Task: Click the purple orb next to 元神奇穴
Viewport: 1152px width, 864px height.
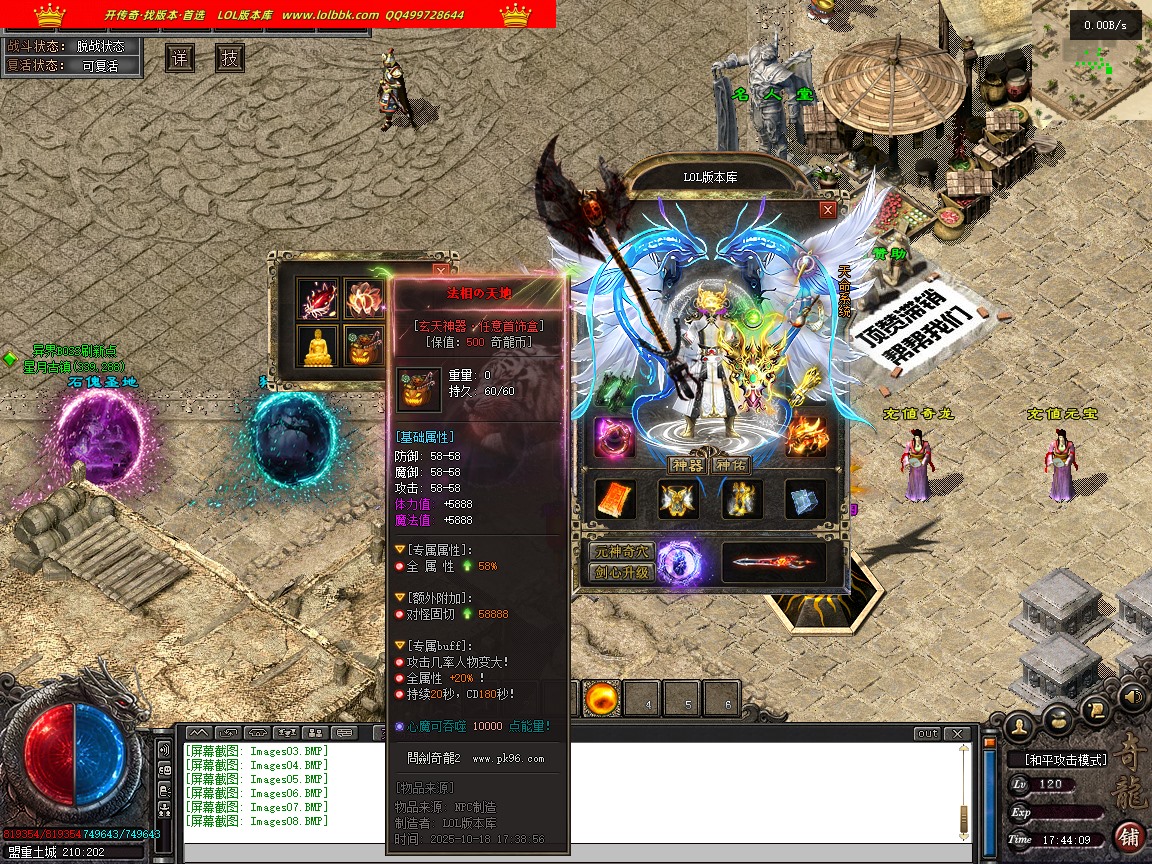Action: tap(679, 562)
